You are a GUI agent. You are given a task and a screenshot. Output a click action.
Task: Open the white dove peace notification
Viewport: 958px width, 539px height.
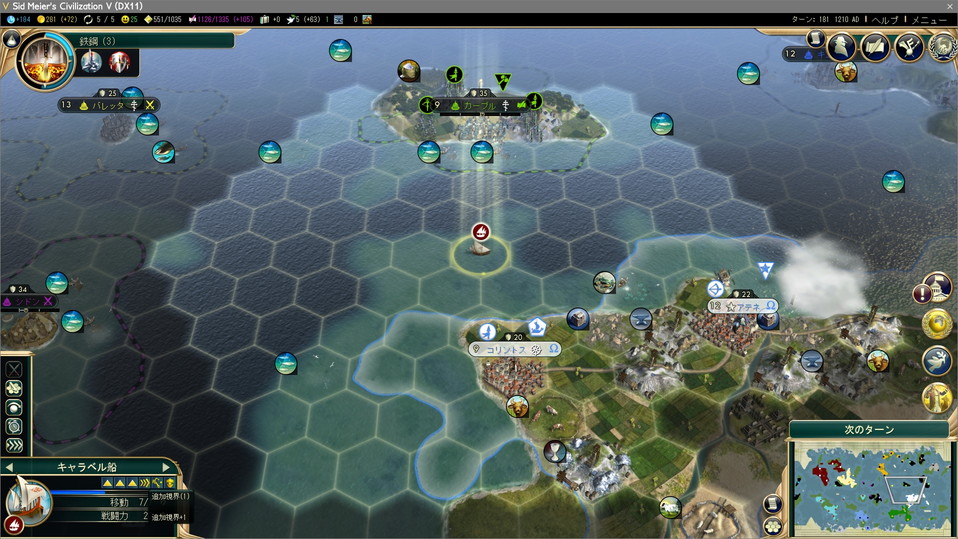[937, 361]
